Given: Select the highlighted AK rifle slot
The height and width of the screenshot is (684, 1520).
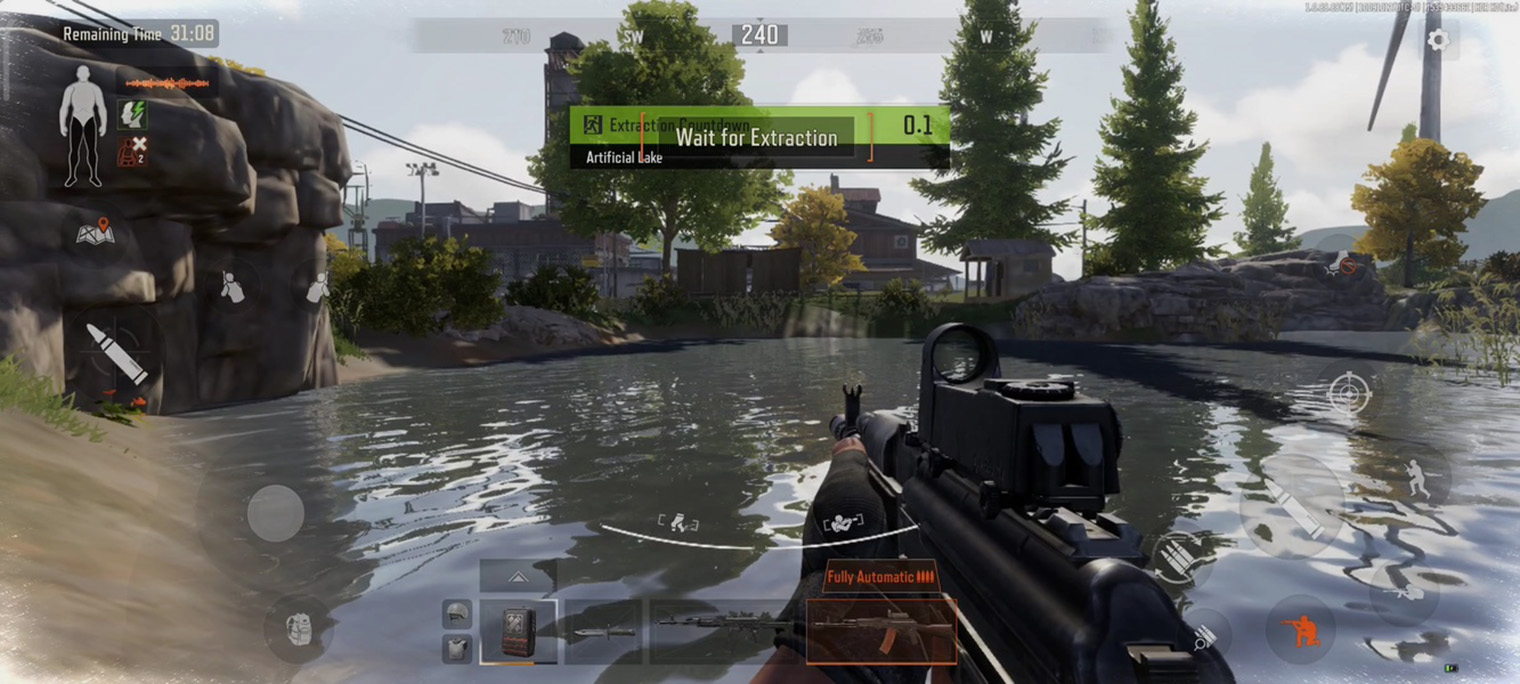Looking at the screenshot, I should [x=880, y=631].
